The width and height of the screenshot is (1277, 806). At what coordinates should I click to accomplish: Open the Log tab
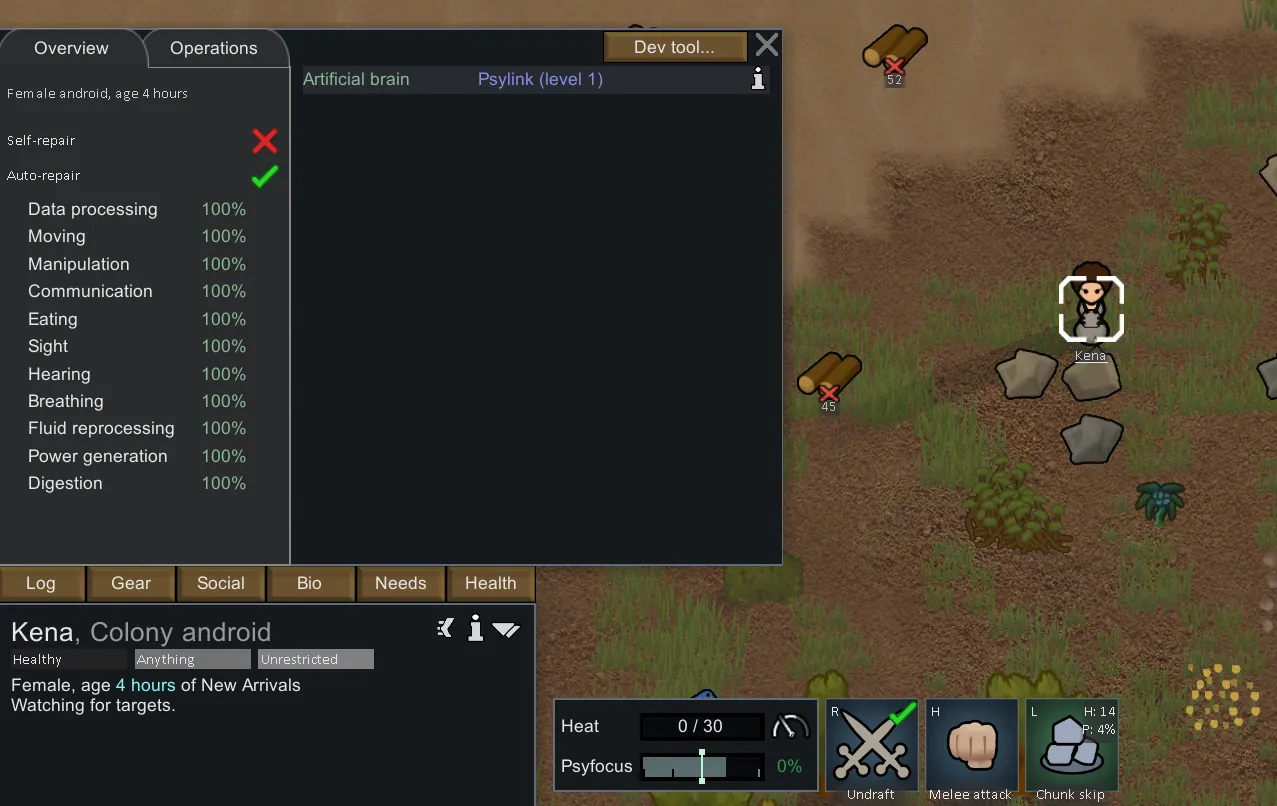41,583
